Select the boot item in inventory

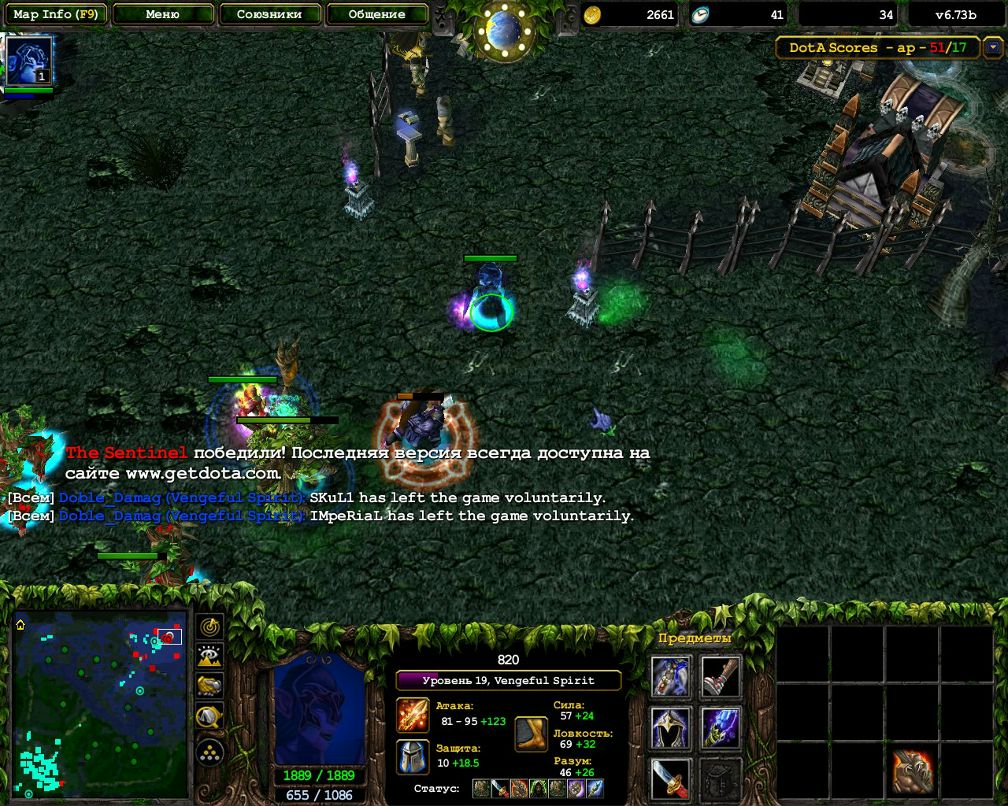pyautogui.click(x=720, y=677)
